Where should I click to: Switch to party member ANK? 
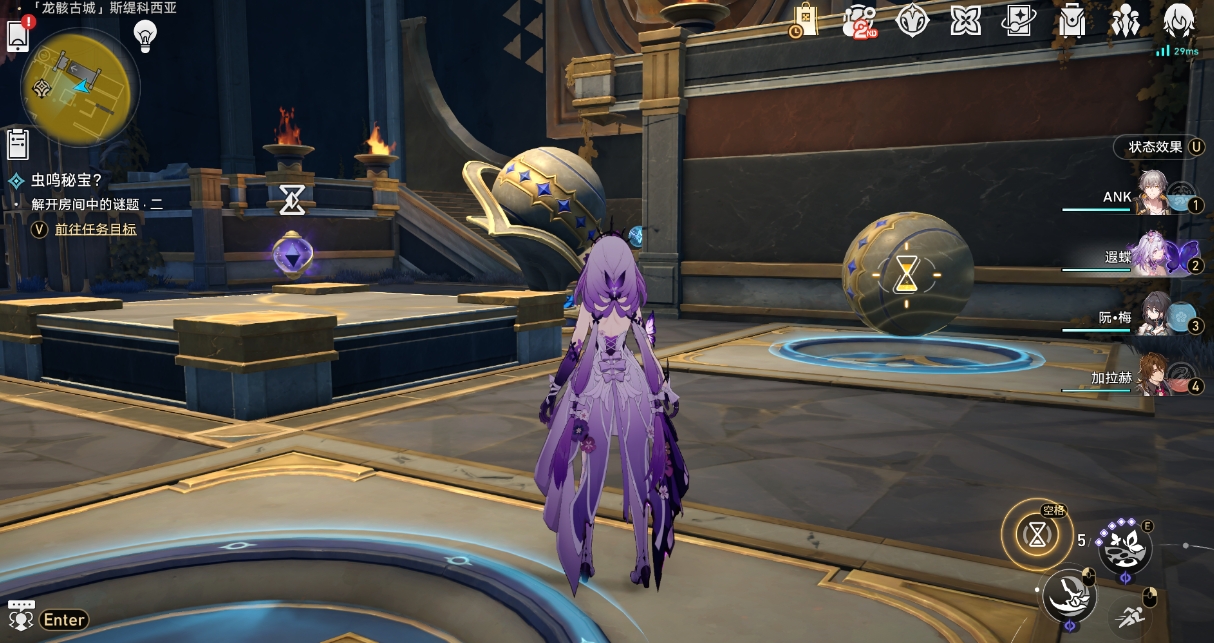(1152, 197)
